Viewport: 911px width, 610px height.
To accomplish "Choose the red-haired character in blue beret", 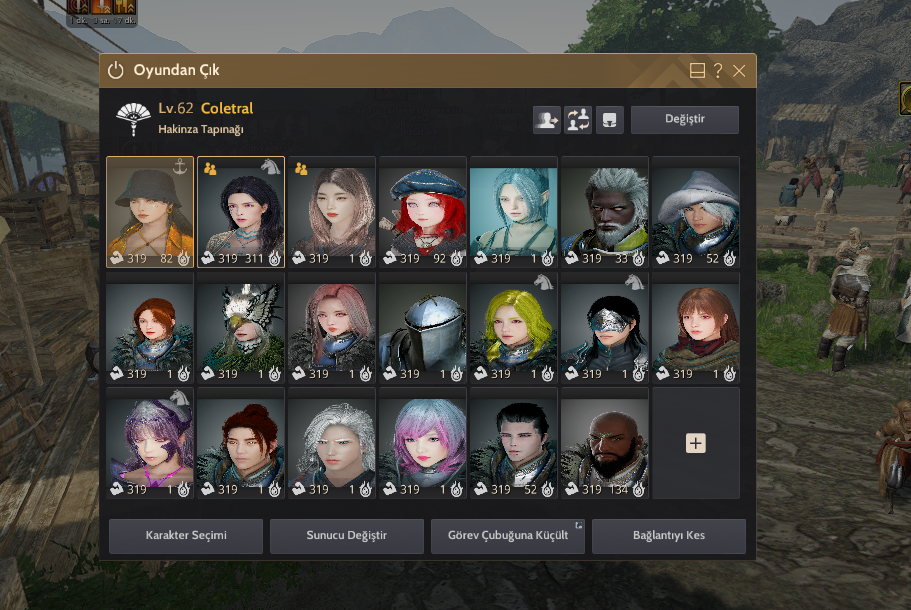I will tap(422, 212).
